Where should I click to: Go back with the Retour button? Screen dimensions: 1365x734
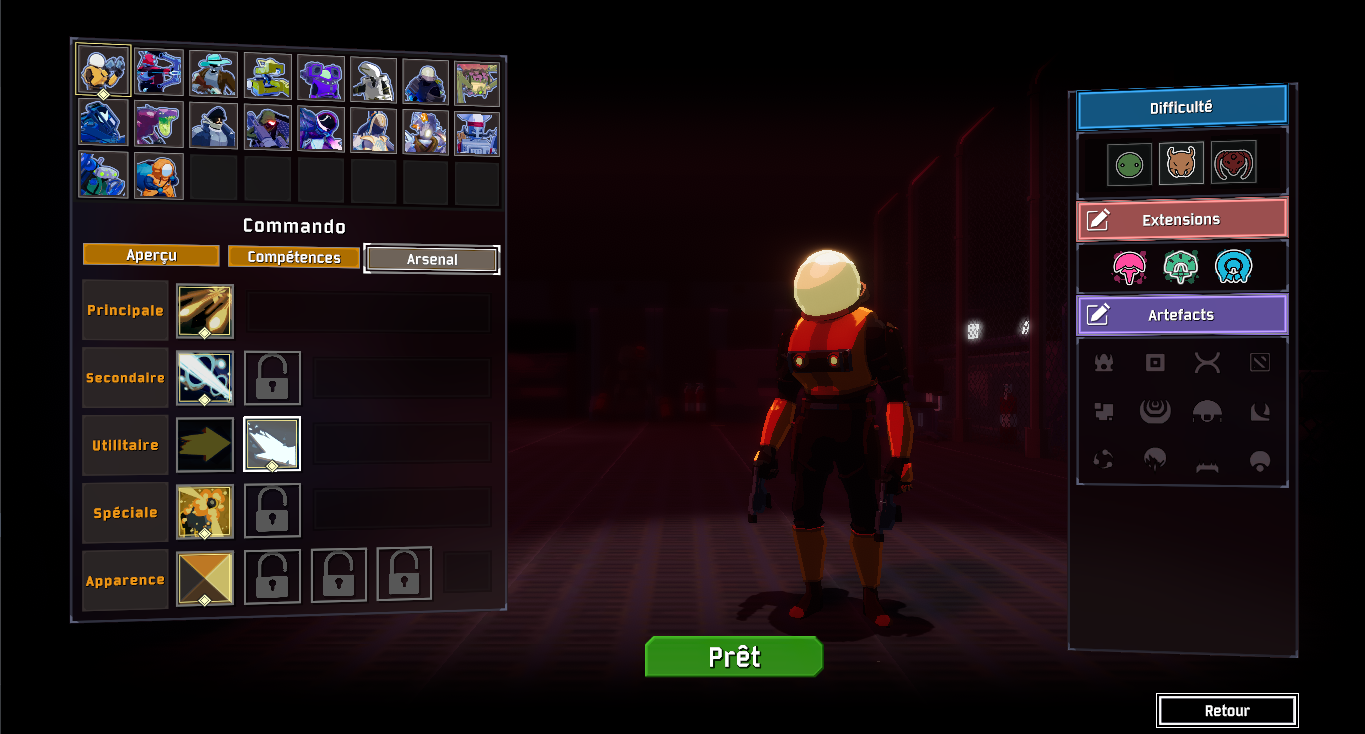[1227, 711]
